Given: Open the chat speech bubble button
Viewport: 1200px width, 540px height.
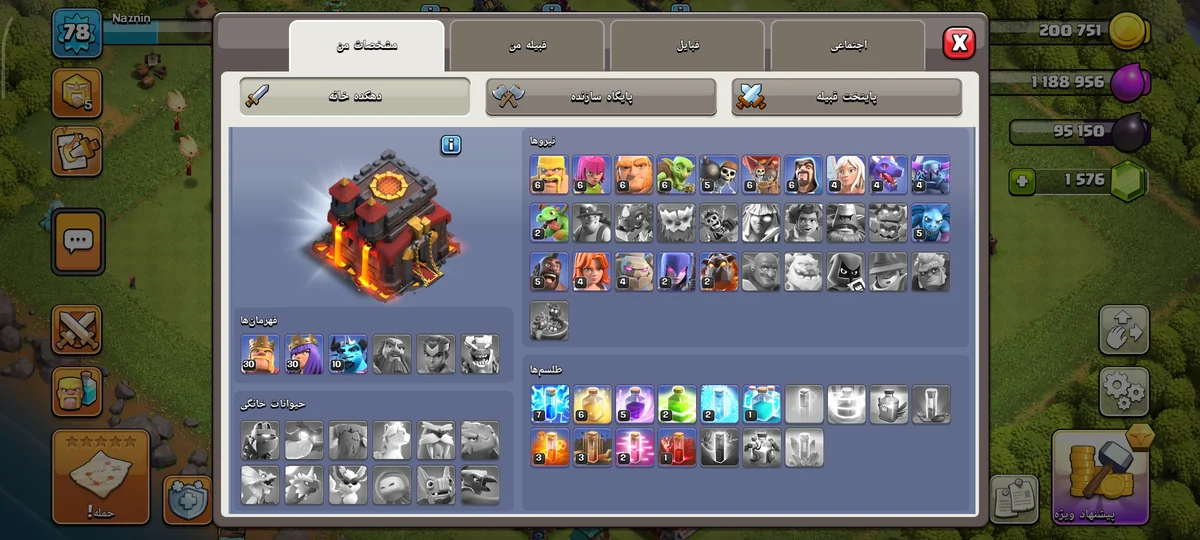Looking at the screenshot, I should point(78,241).
